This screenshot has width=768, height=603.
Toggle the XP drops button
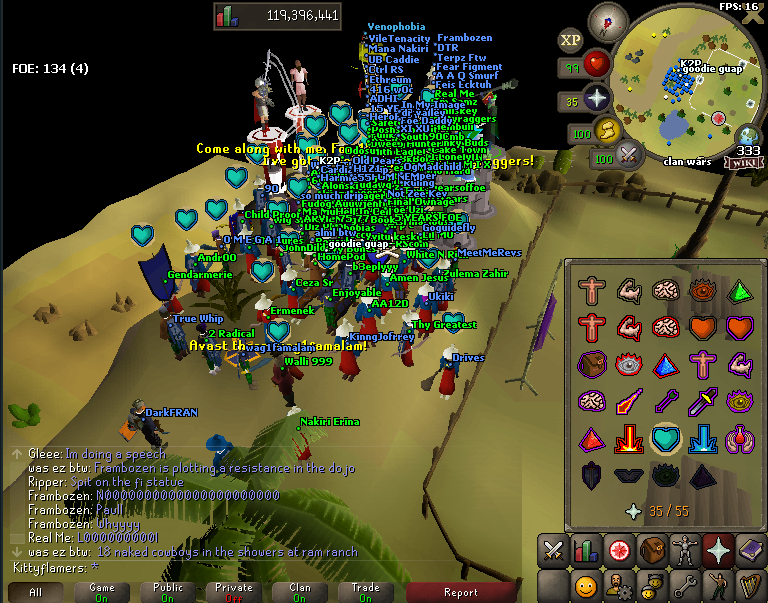pyautogui.click(x=571, y=40)
